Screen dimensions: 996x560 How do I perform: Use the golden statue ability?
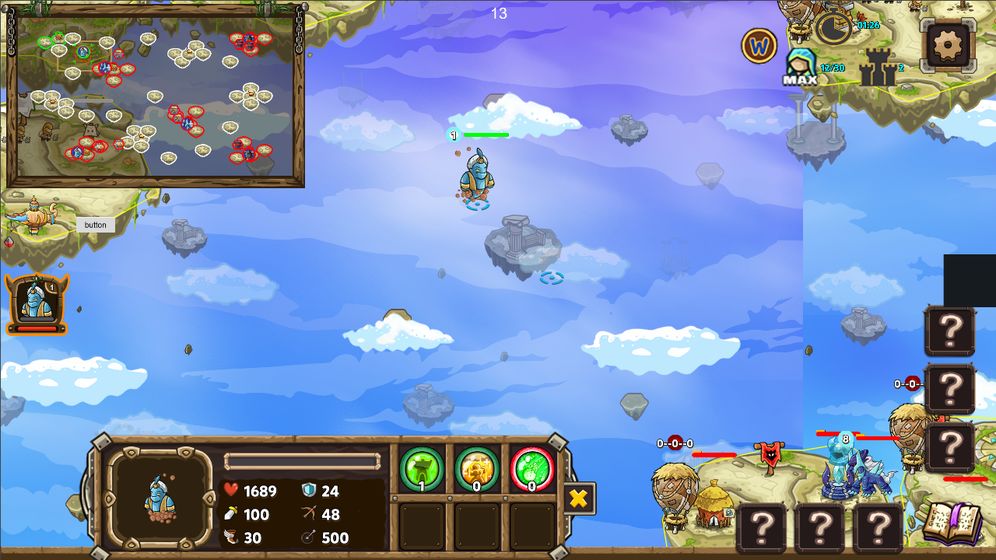pos(477,468)
